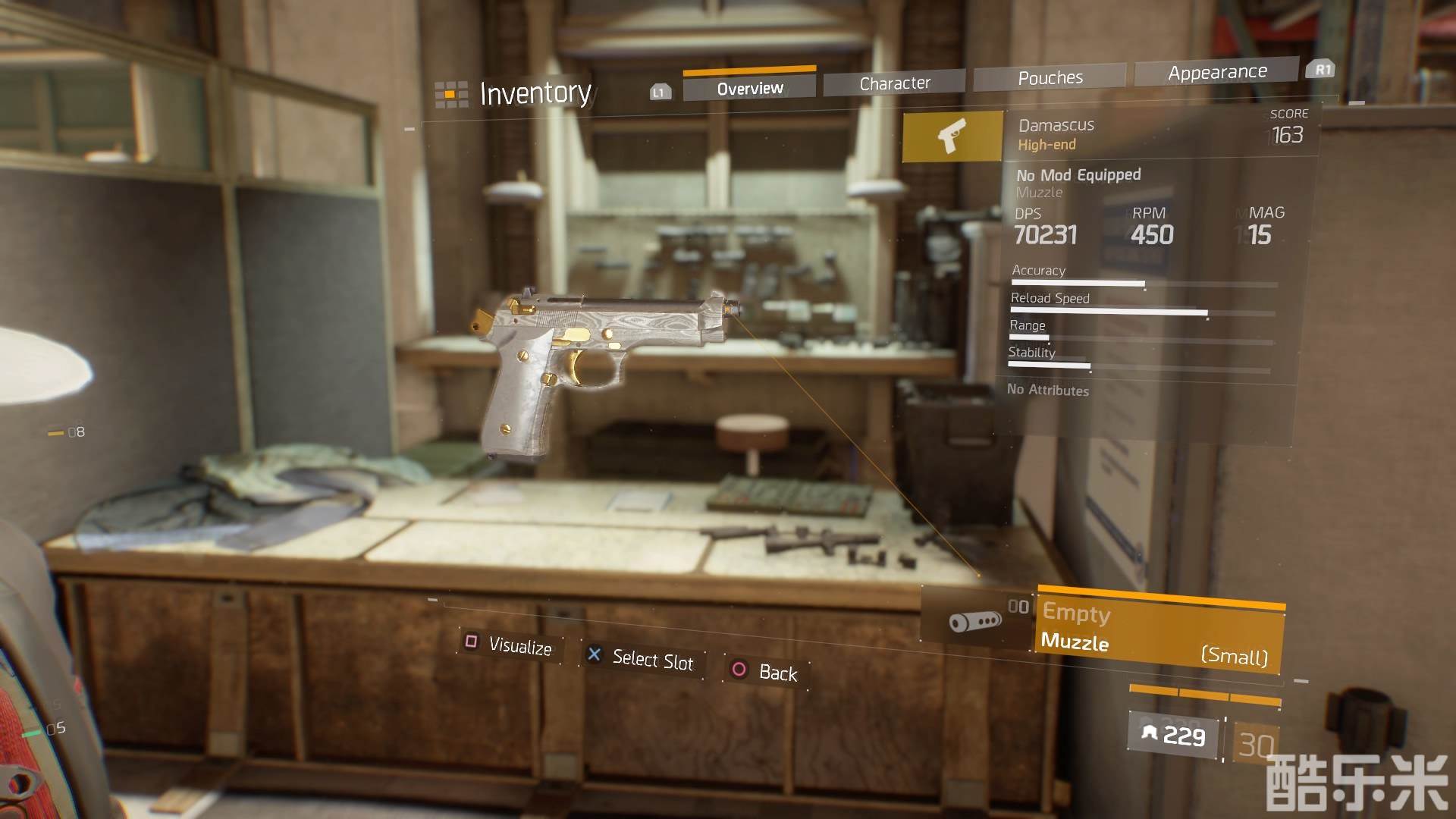Click the Inventory grid icon
The width and height of the screenshot is (1456, 819).
tap(451, 95)
